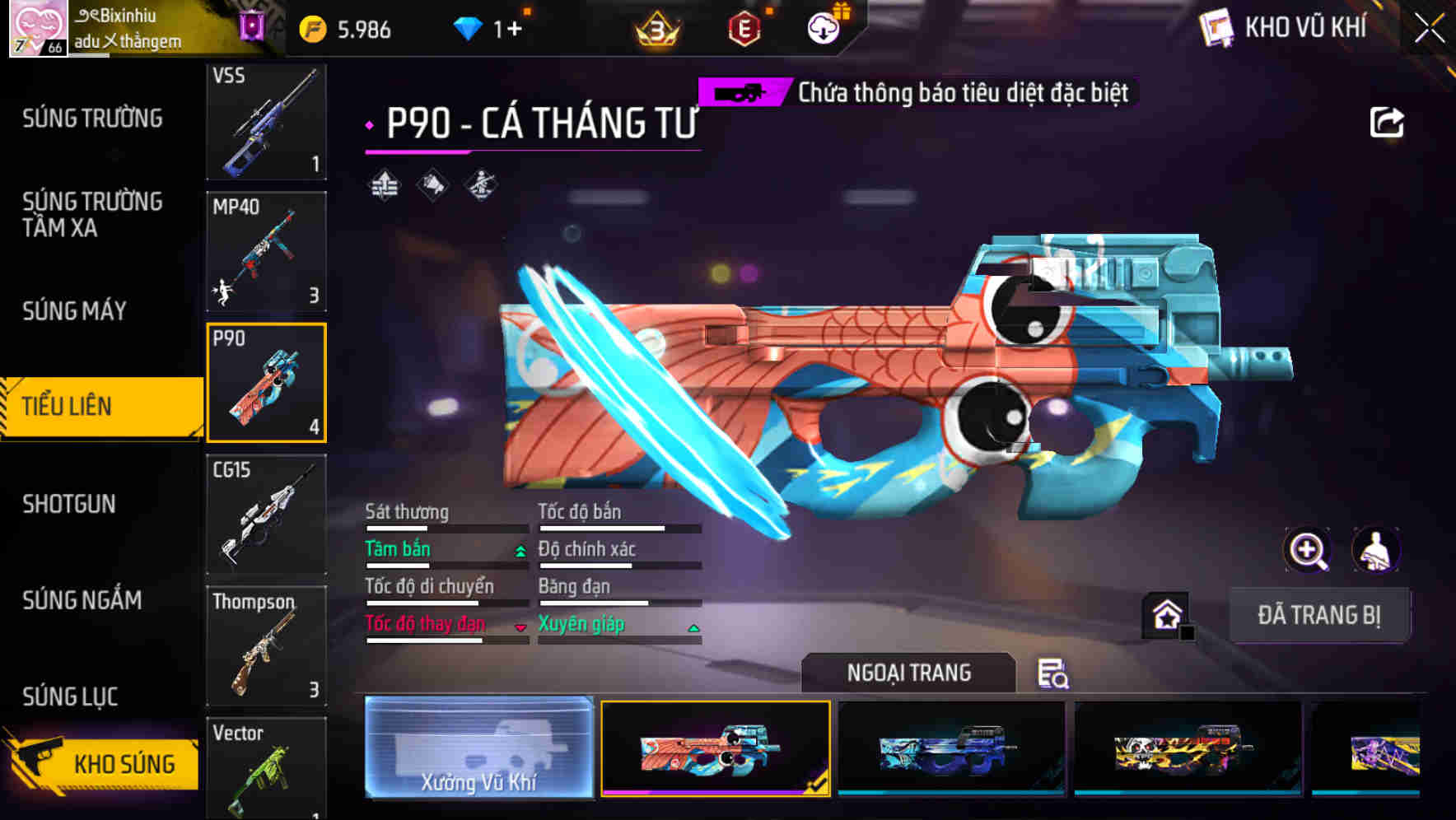Collapse the Tốc độ thay đạn stat arrow
The width and height of the screenshot is (1456, 820).
coord(520,627)
